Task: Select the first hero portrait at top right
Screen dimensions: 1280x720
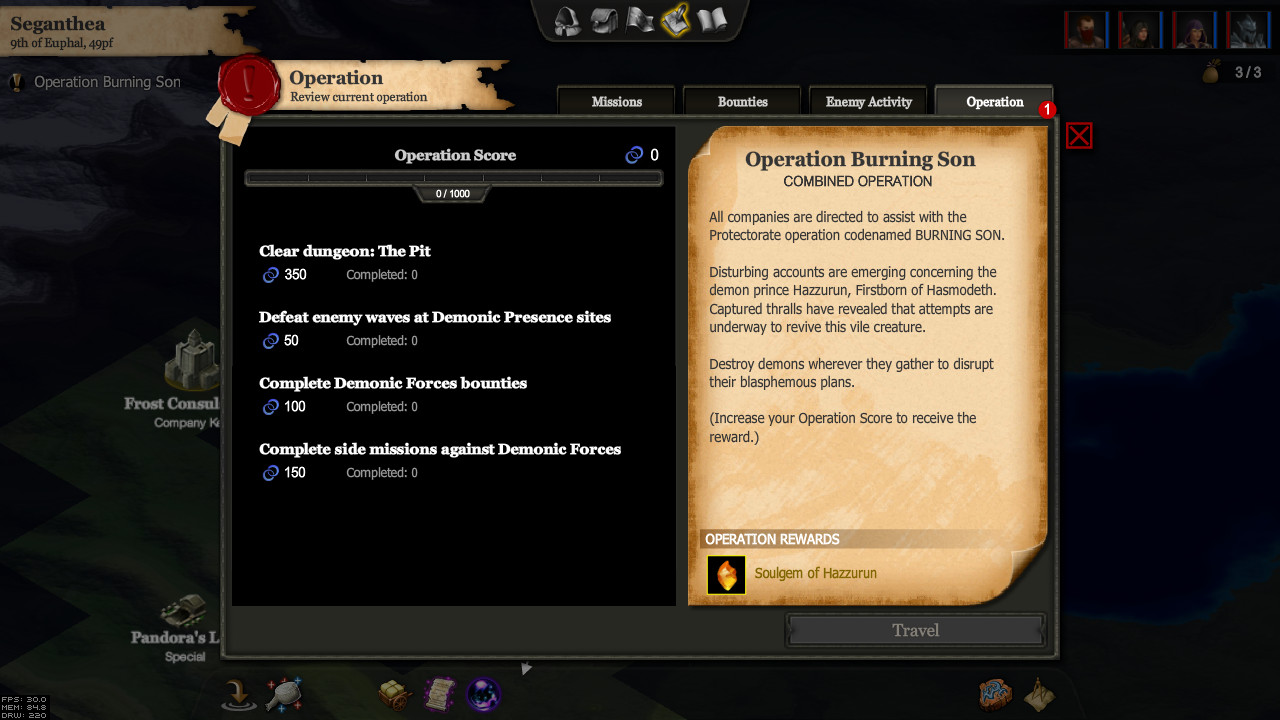Action: click(1086, 29)
